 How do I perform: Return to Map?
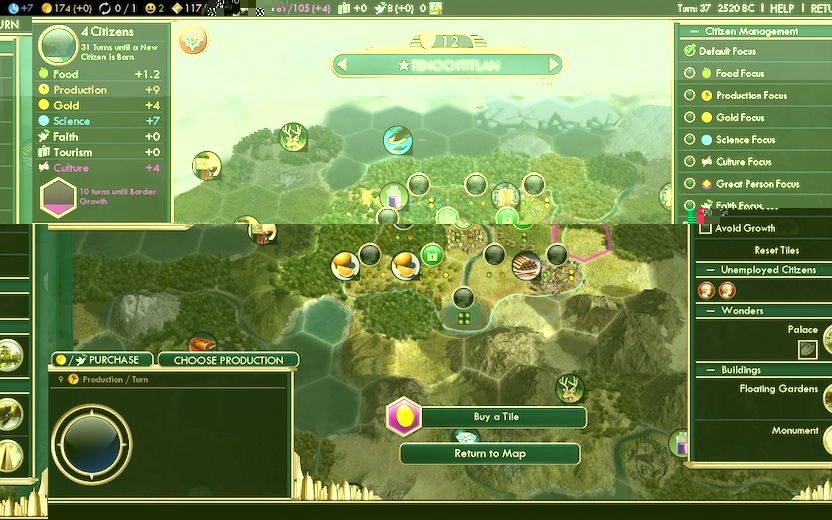coord(490,454)
